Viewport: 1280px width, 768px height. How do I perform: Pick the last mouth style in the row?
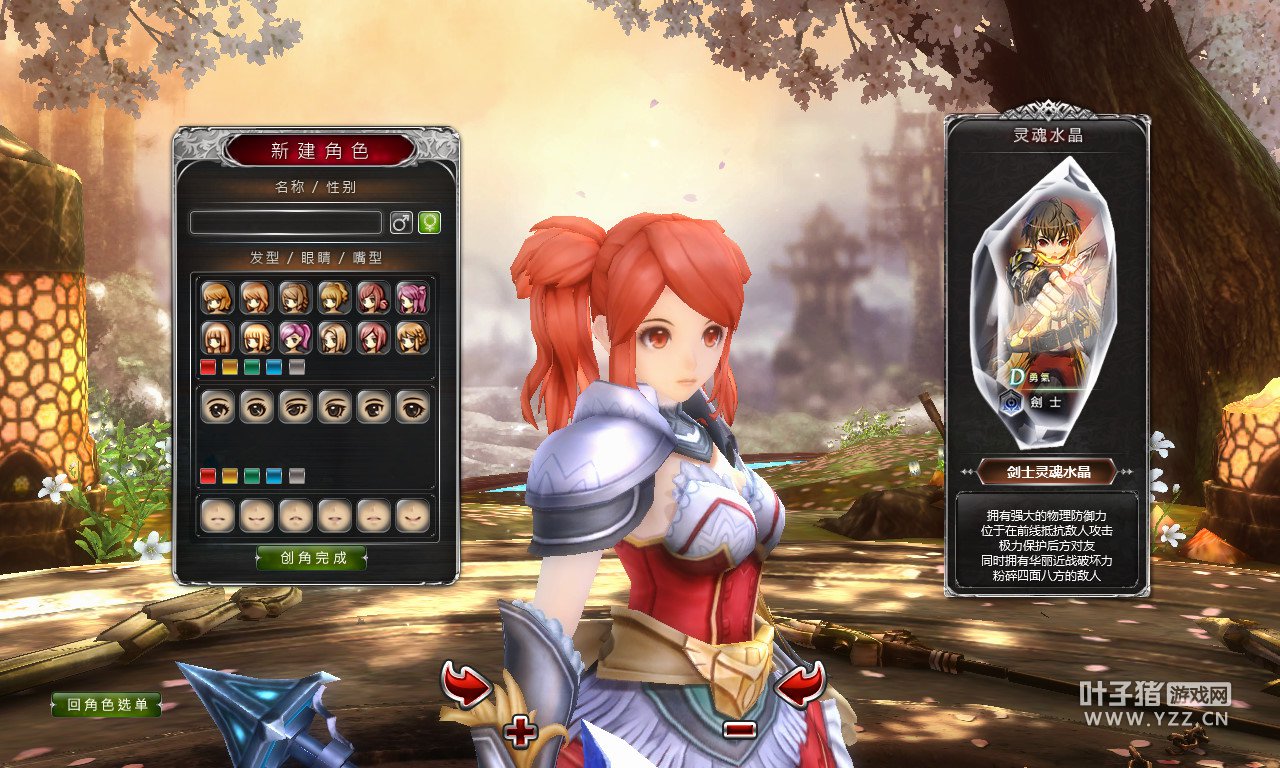pos(412,515)
